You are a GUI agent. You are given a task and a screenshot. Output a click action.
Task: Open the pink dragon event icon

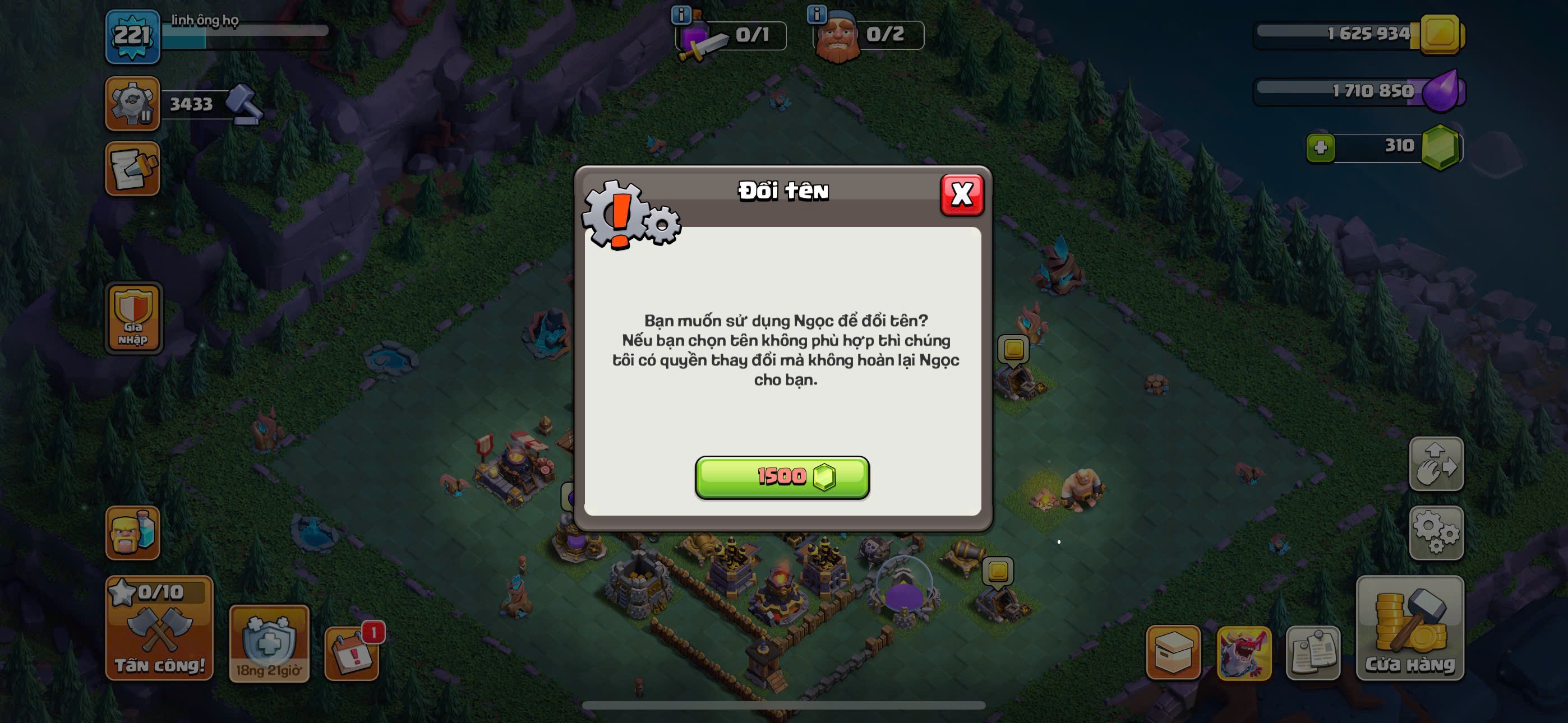1243,652
